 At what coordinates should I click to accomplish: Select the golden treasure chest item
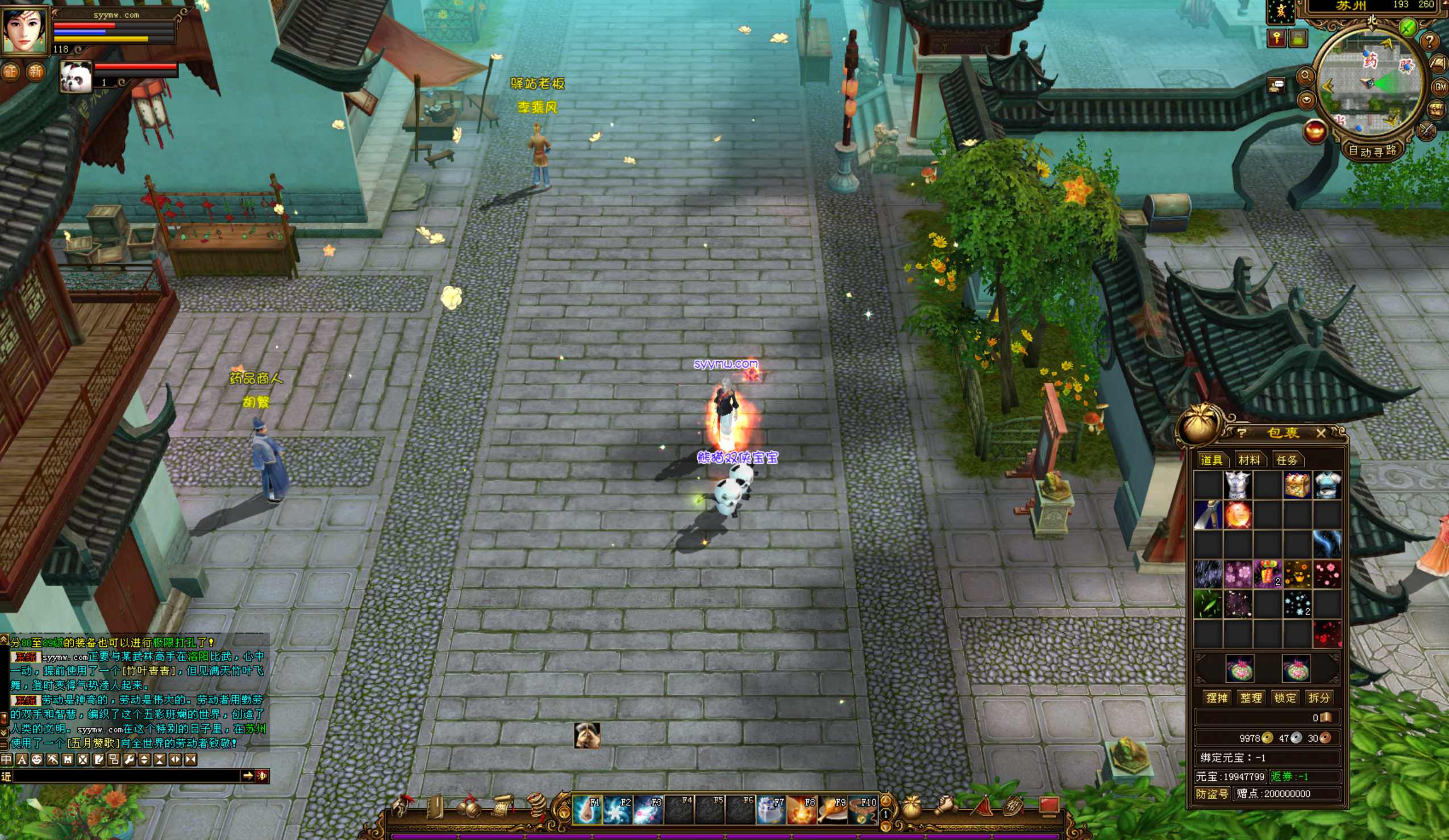click(x=1297, y=486)
